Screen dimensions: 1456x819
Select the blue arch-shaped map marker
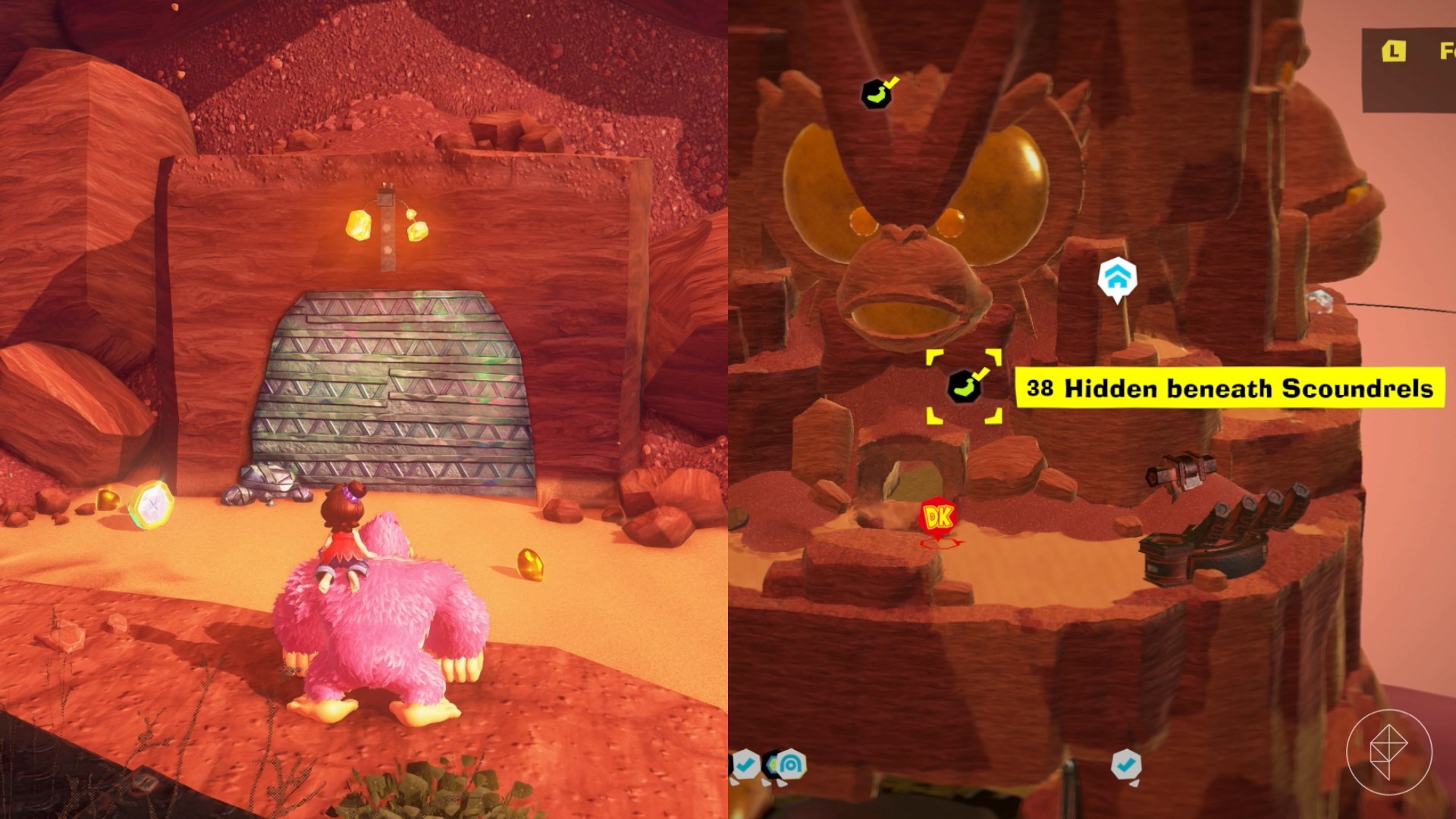point(791,764)
